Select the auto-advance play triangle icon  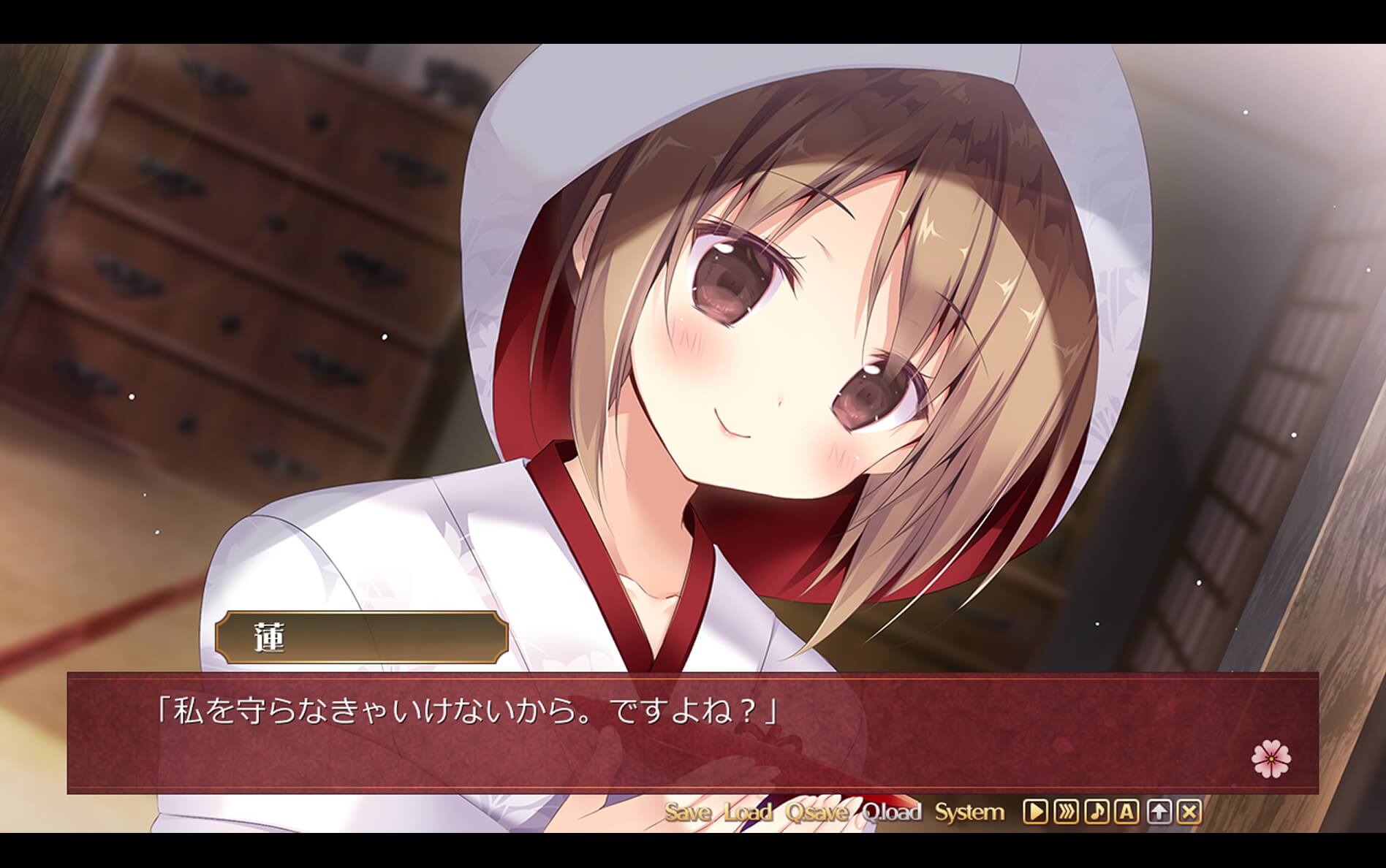click(x=1035, y=811)
